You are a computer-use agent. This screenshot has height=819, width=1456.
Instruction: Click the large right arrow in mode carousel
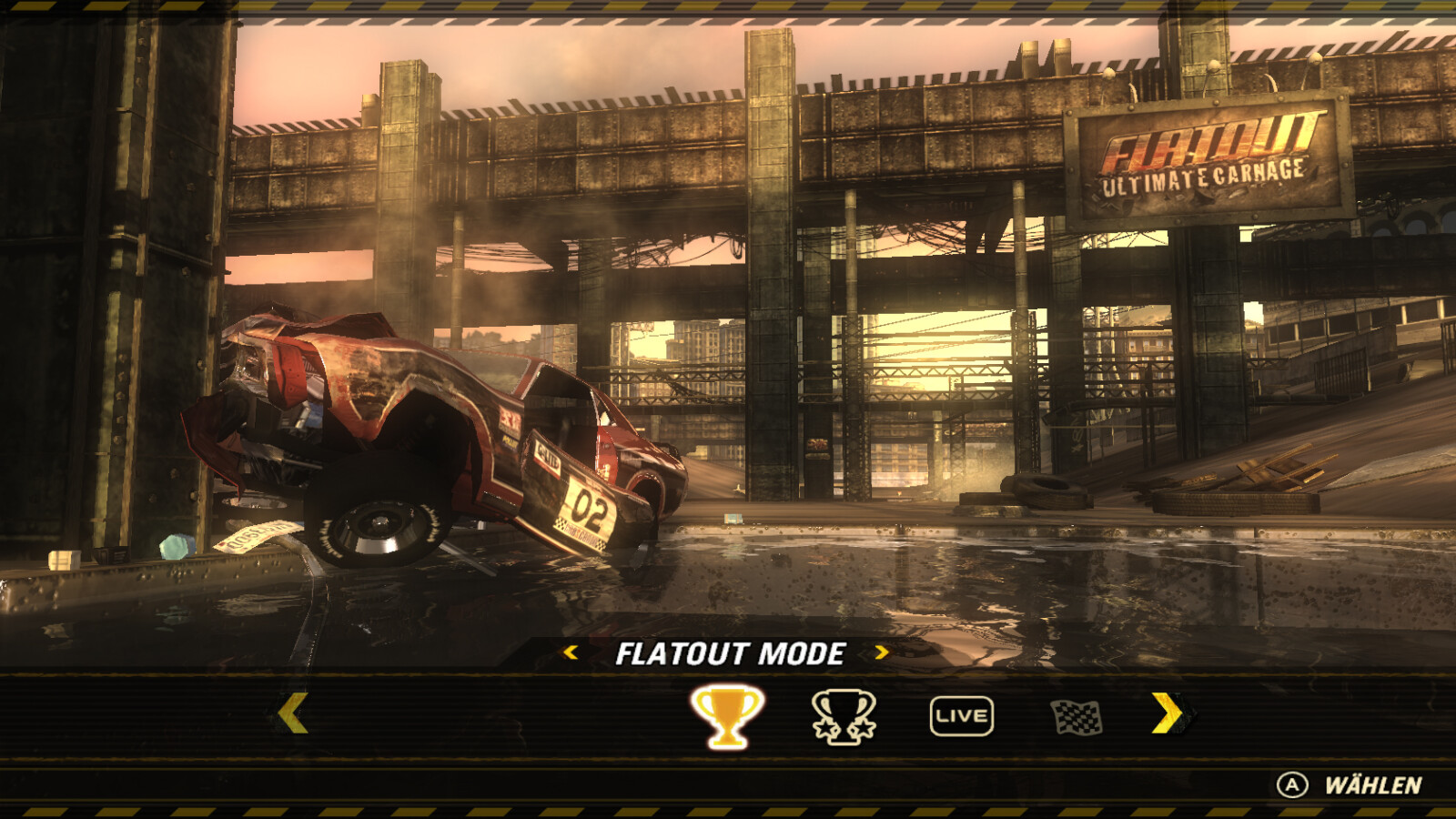pyautogui.click(x=1167, y=713)
